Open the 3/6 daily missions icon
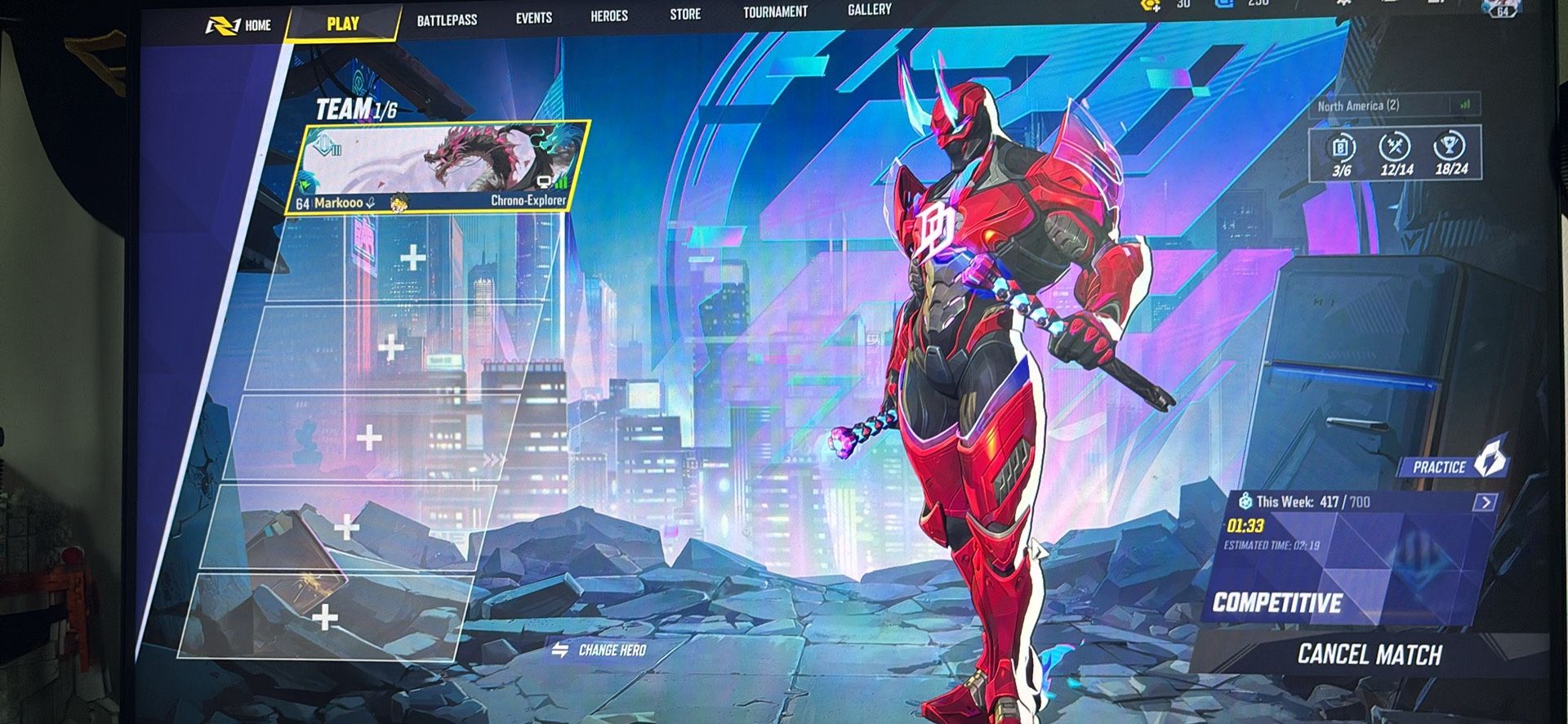The width and height of the screenshot is (1568, 724). 1342,154
